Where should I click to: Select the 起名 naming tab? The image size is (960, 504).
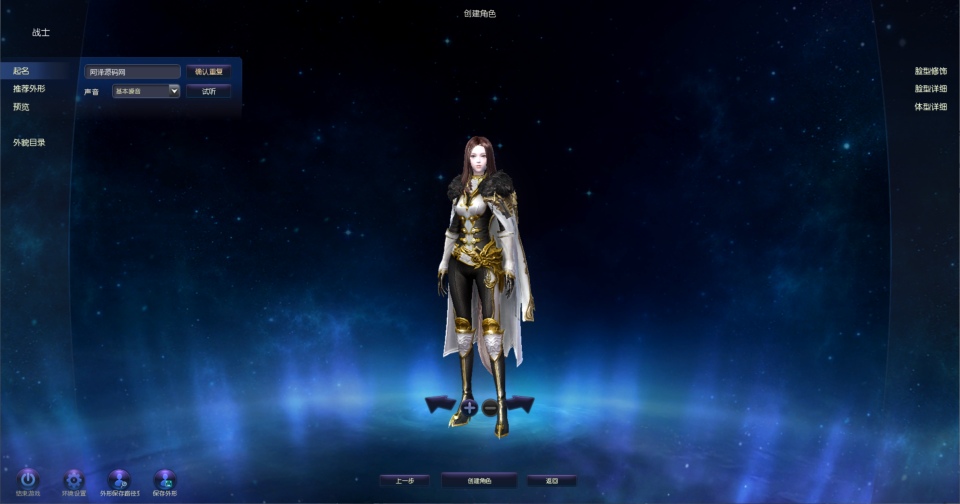(x=22, y=71)
